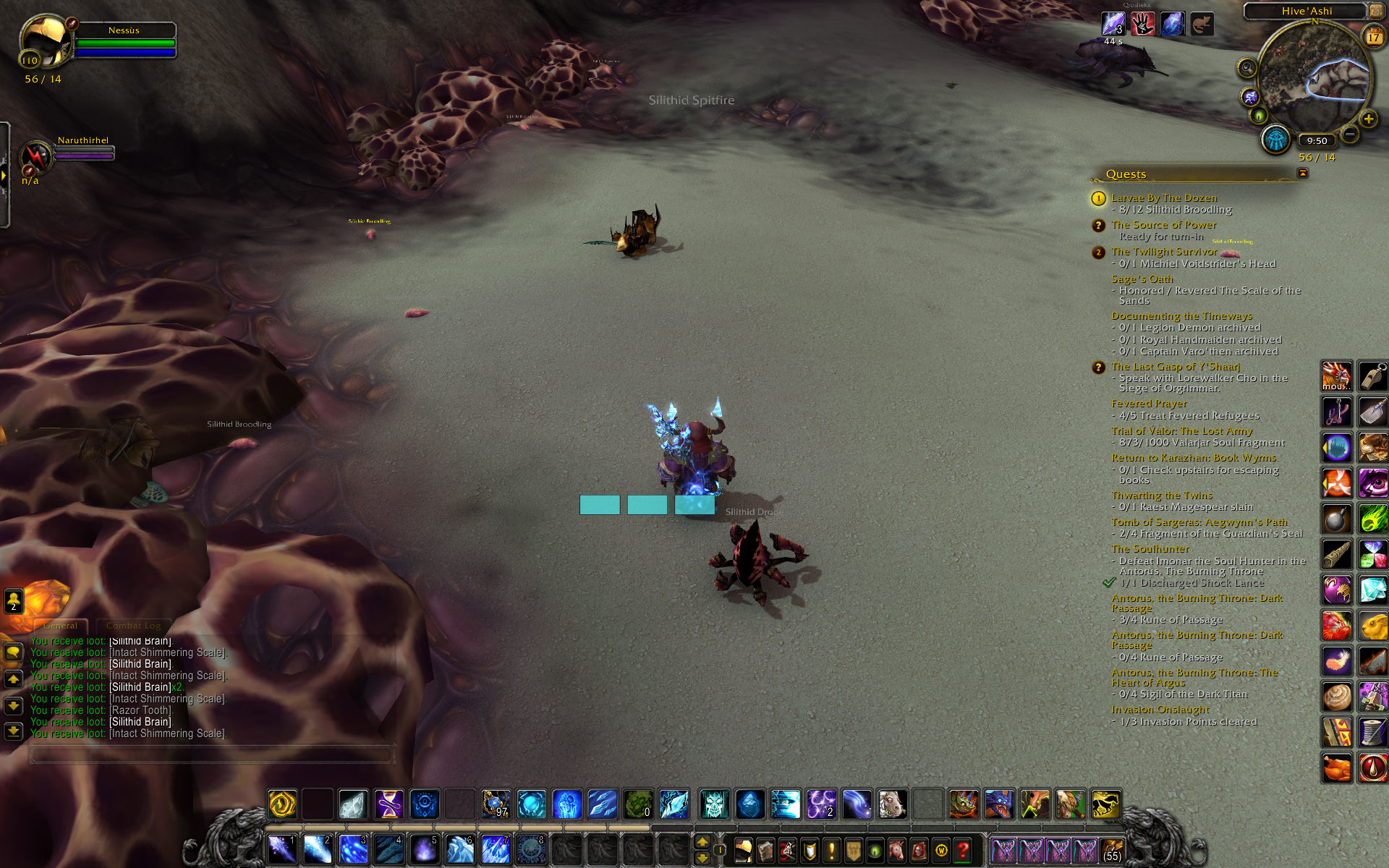
Task: Switch to the General chat tab
Action: (60, 626)
